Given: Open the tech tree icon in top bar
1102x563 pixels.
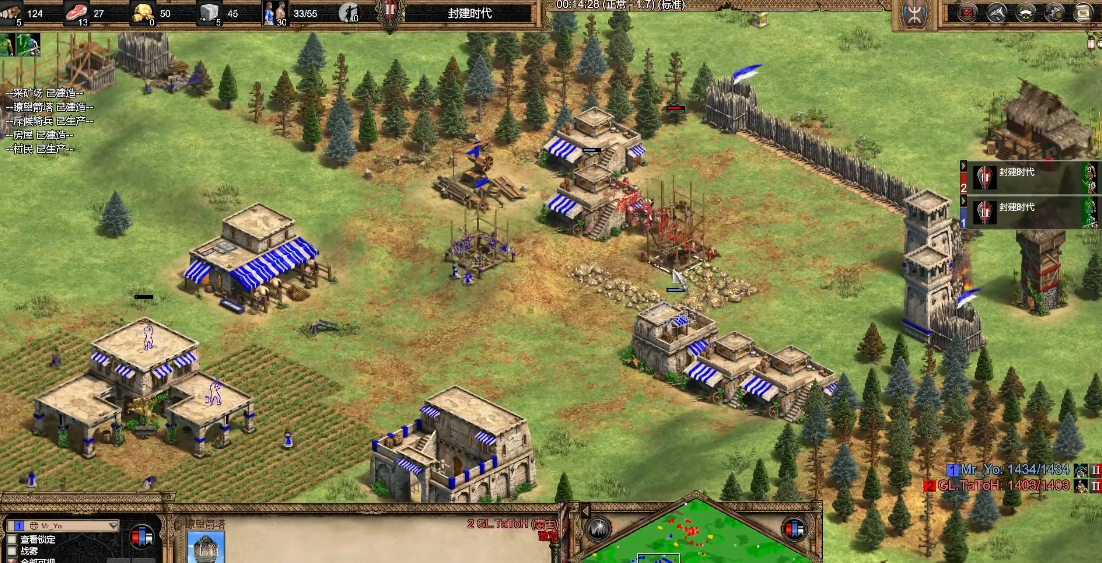Looking at the screenshot, I should point(997,13).
